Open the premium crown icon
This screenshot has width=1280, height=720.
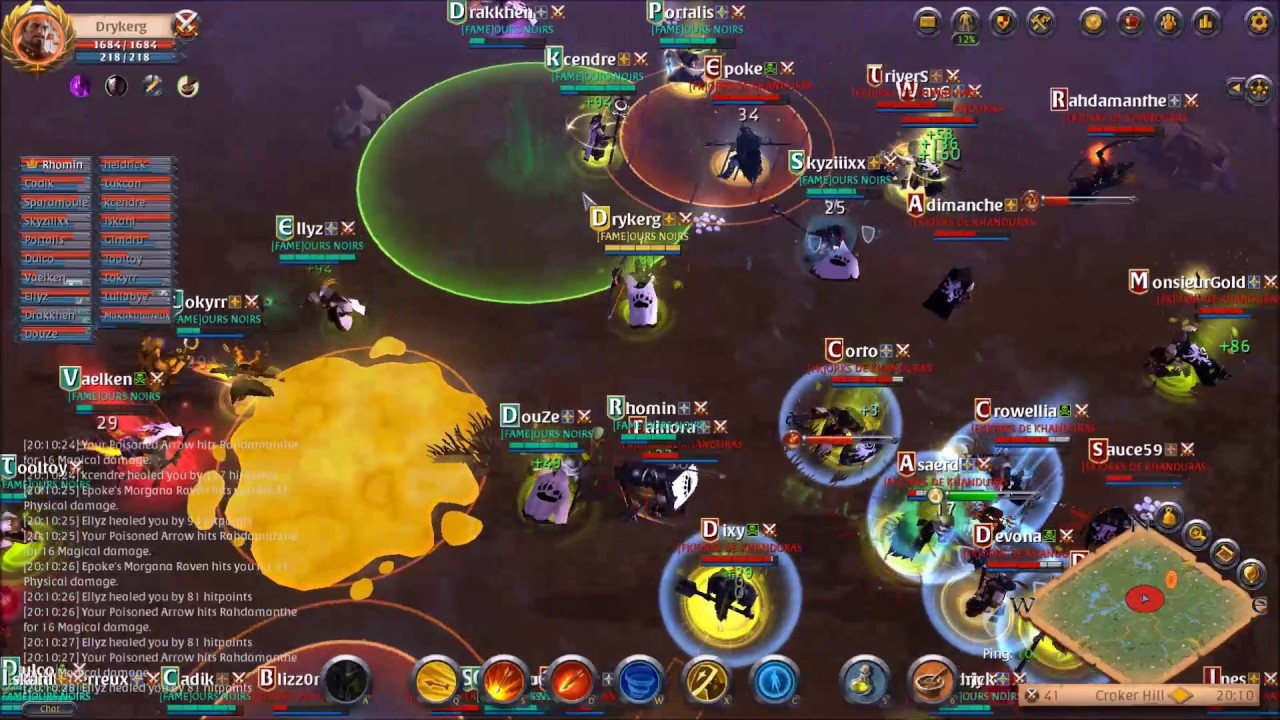(x=1129, y=23)
